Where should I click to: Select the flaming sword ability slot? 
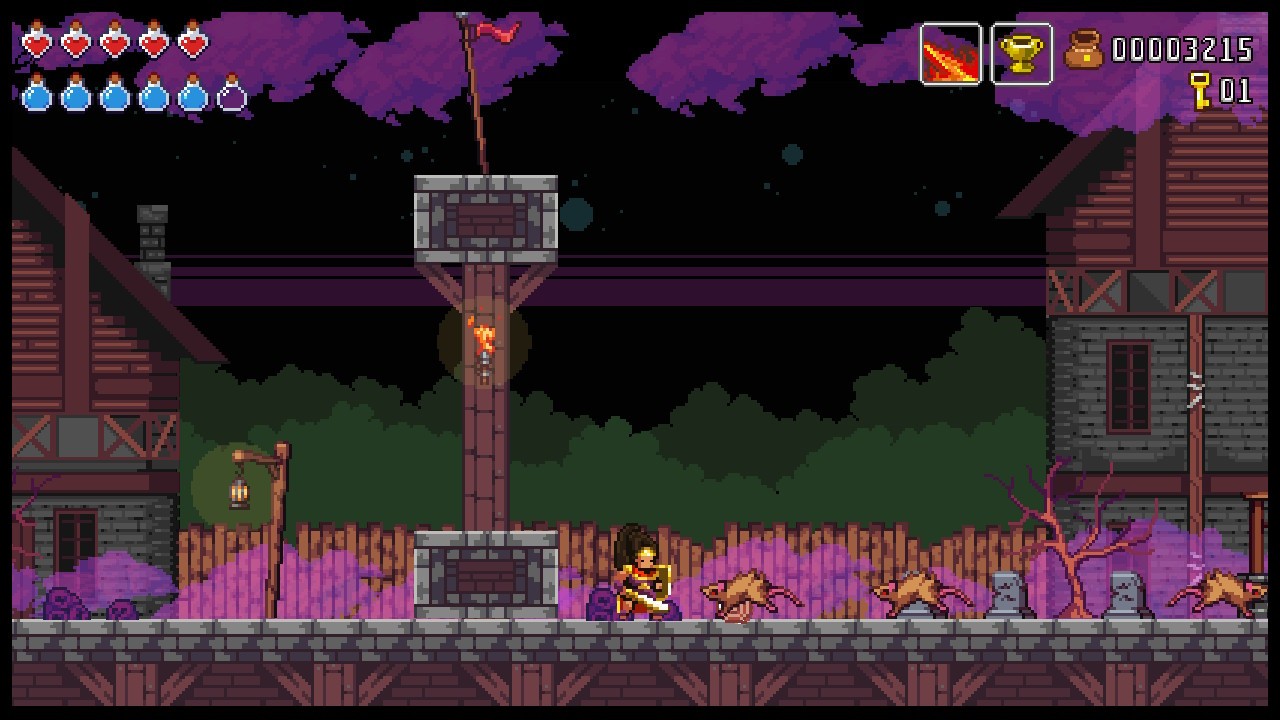click(950, 54)
